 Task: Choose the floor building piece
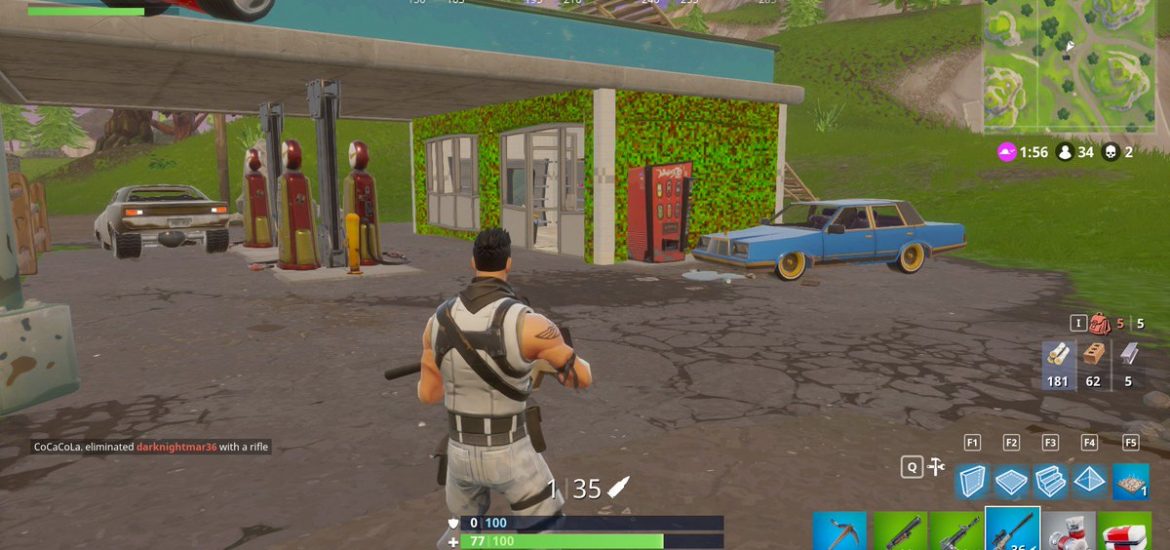1011,481
